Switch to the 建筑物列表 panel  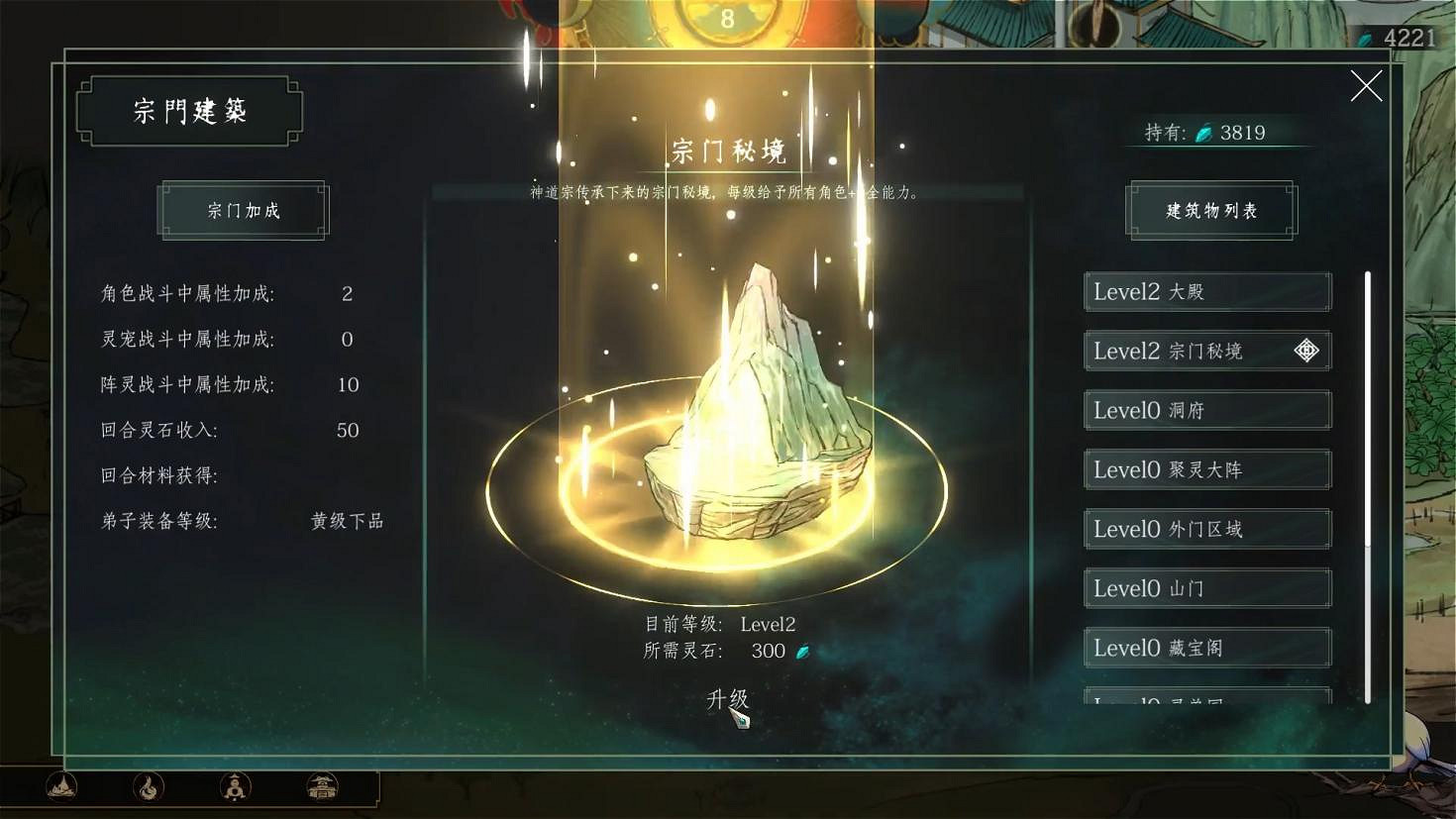click(1209, 210)
